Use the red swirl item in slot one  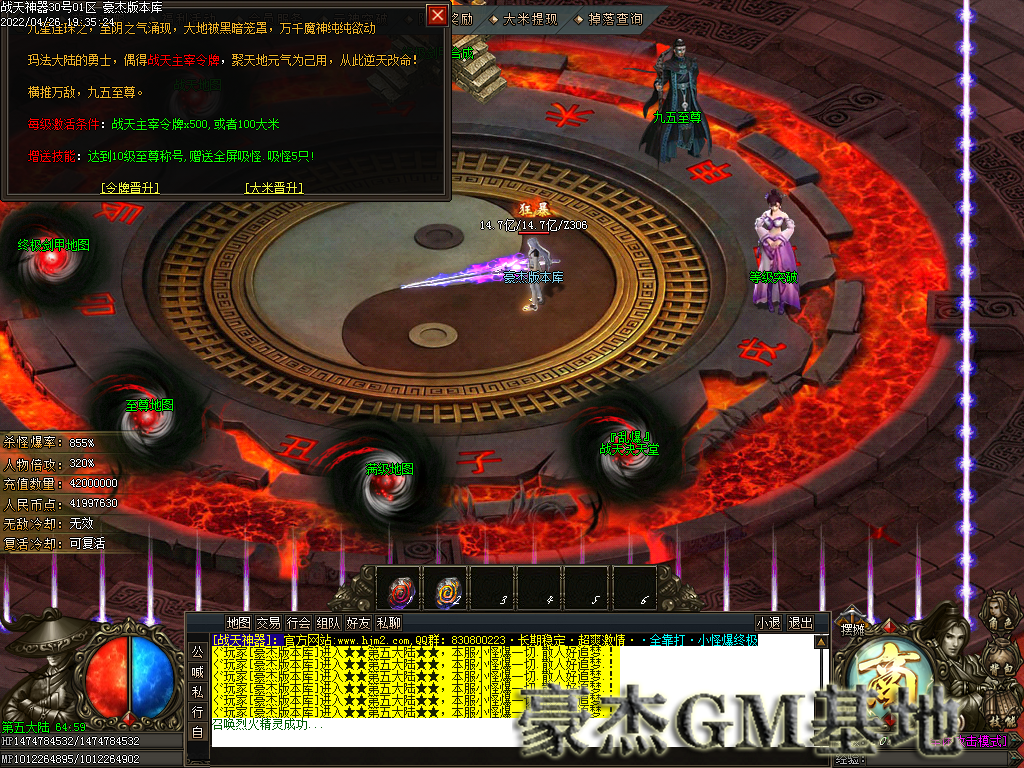401,590
